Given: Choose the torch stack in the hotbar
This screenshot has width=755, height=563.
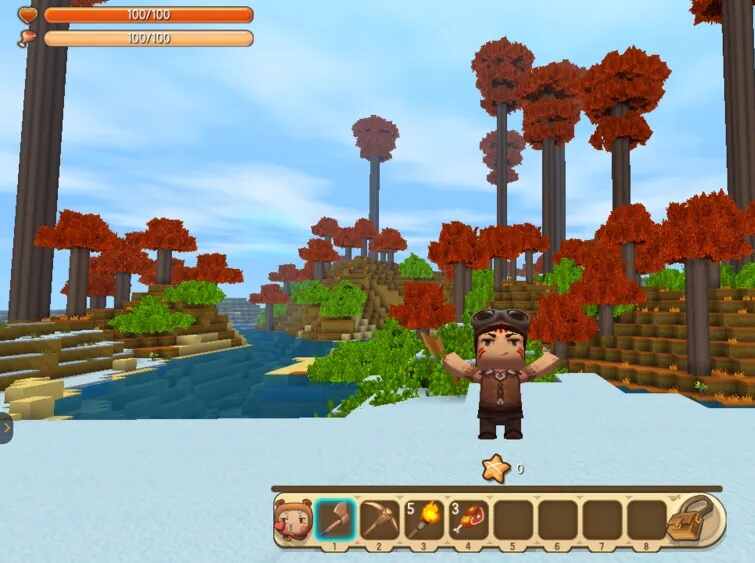Looking at the screenshot, I should coord(425,520).
